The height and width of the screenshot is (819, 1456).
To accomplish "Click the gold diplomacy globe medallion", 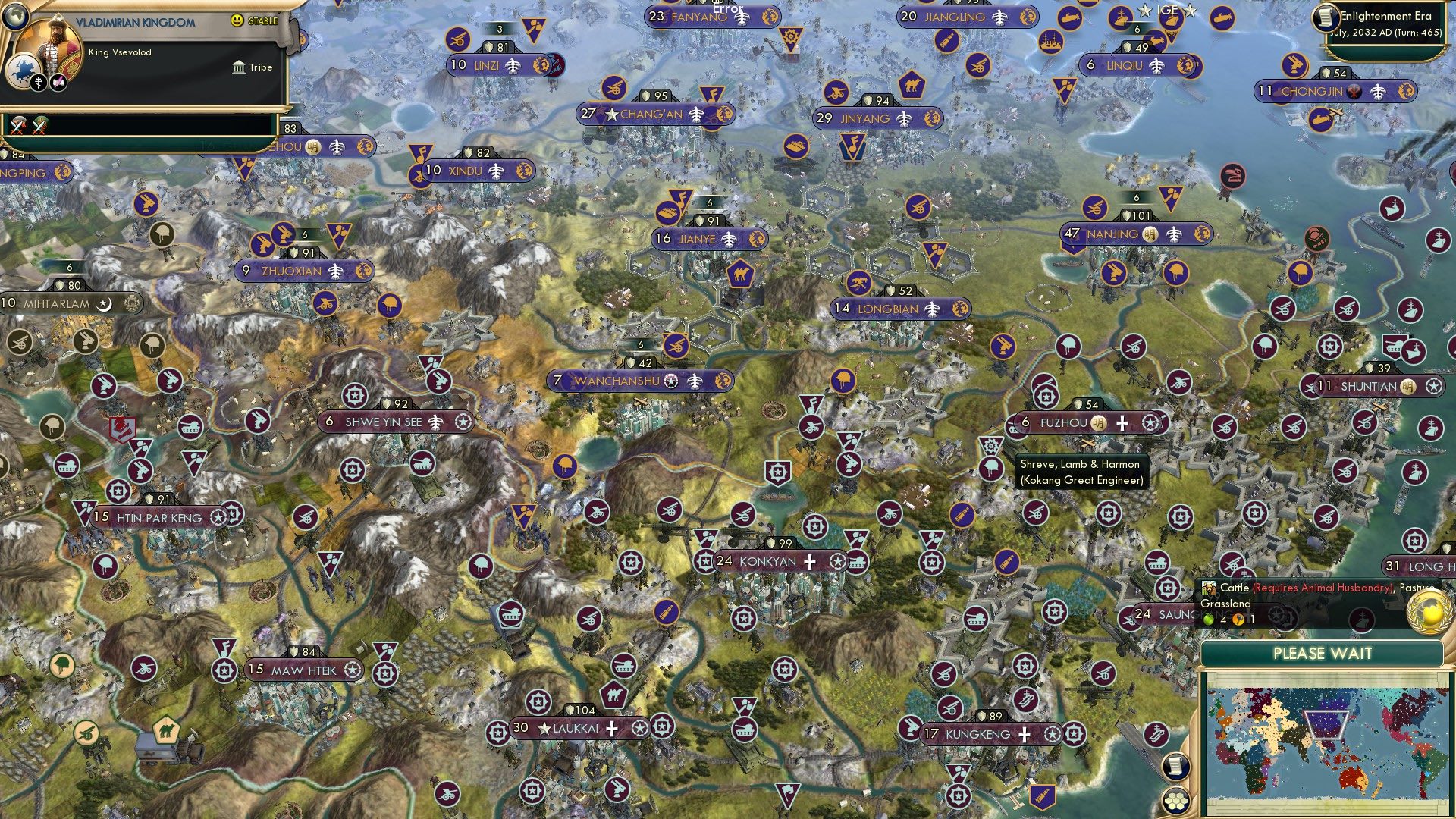I will tap(1427, 612).
